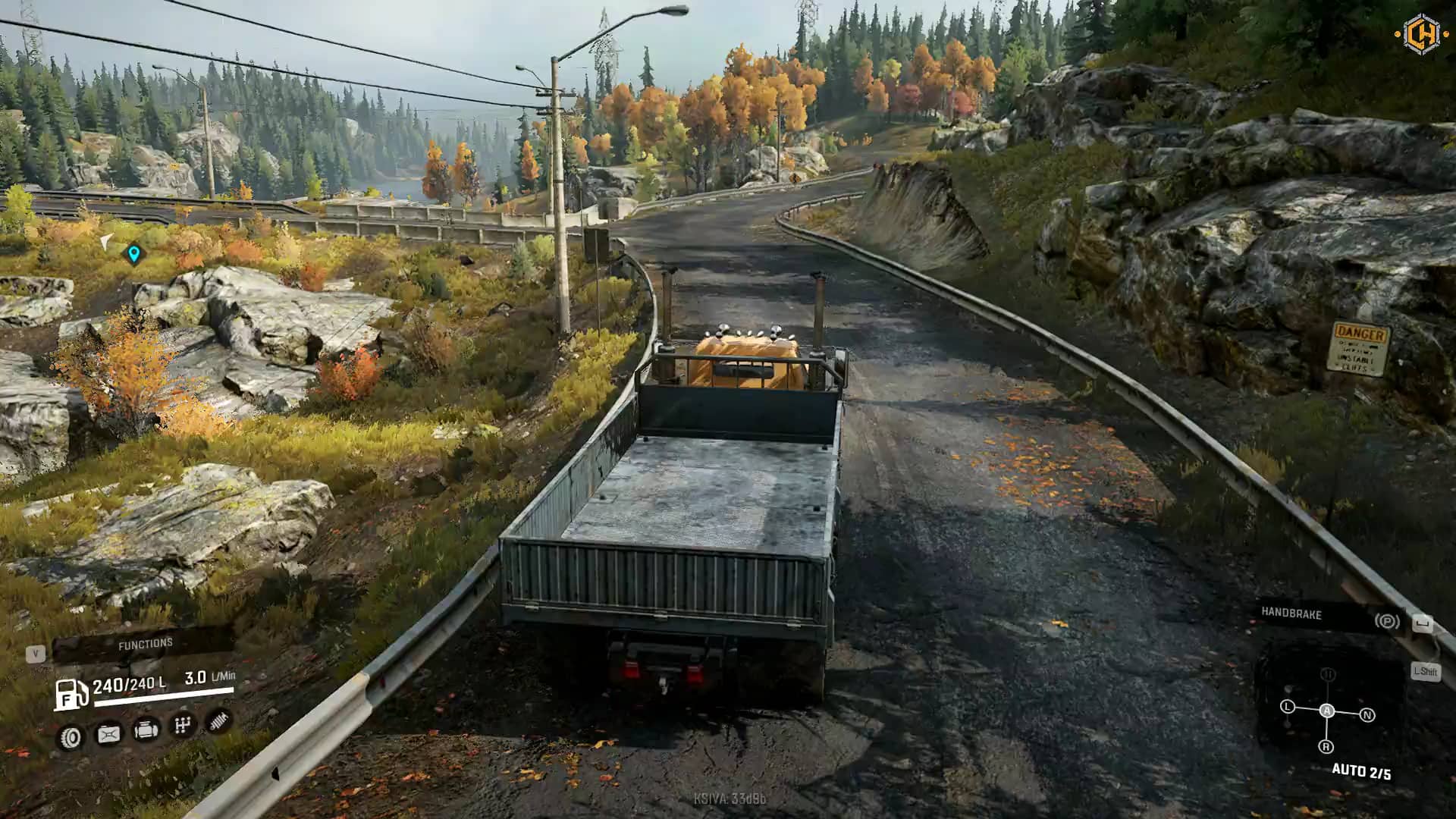Click the tire status icon
This screenshot has width=1456, height=819.
click(71, 737)
